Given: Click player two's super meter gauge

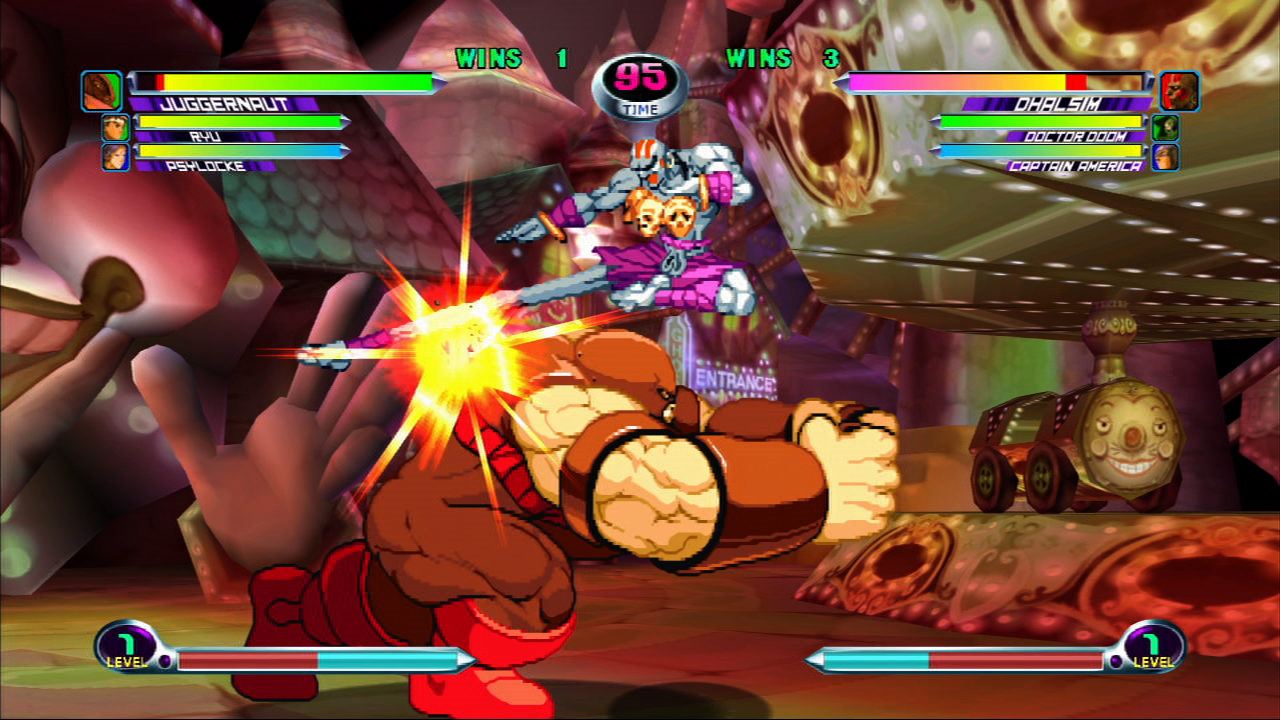Looking at the screenshot, I should pyautogui.click(x=960, y=659).
